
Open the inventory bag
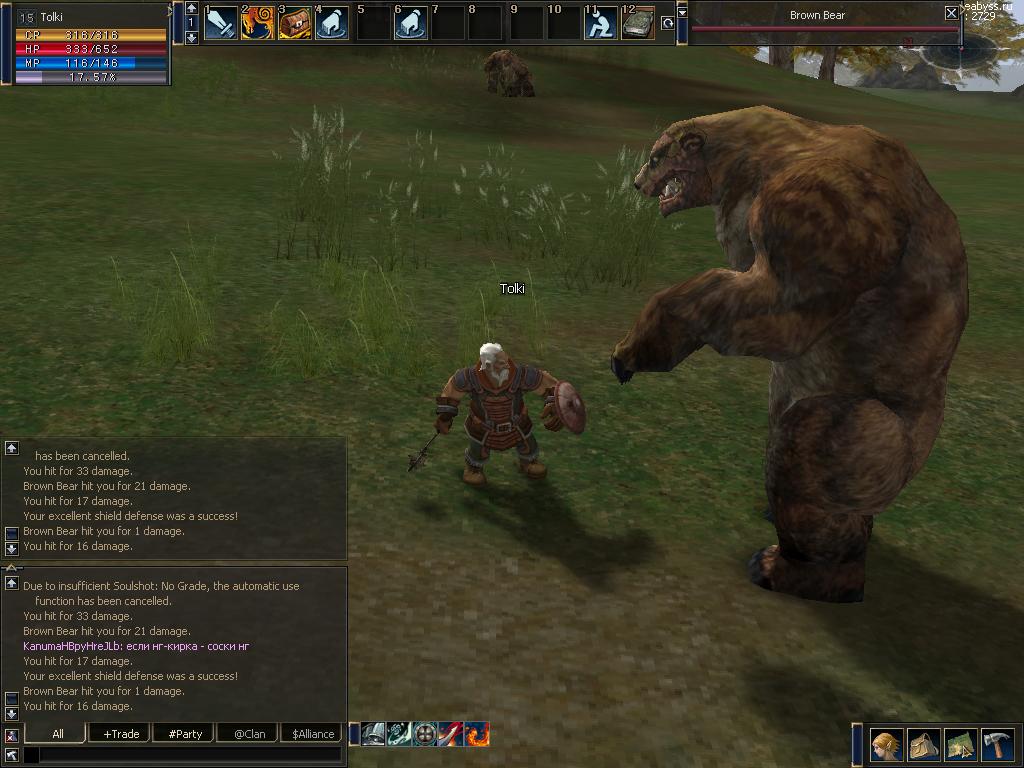(924, 744)
